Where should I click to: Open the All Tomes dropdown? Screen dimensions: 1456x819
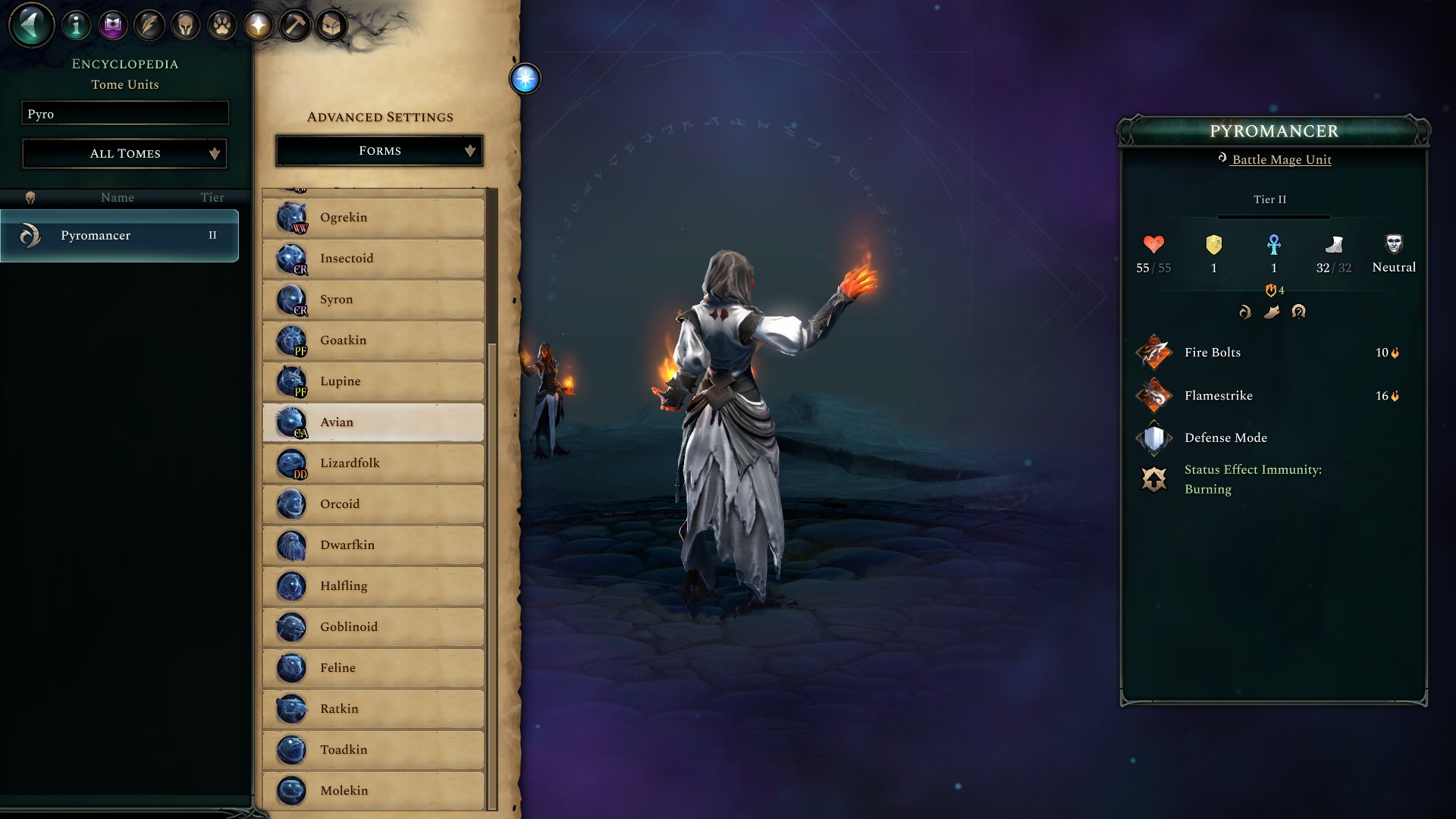[x=124, y=153]
